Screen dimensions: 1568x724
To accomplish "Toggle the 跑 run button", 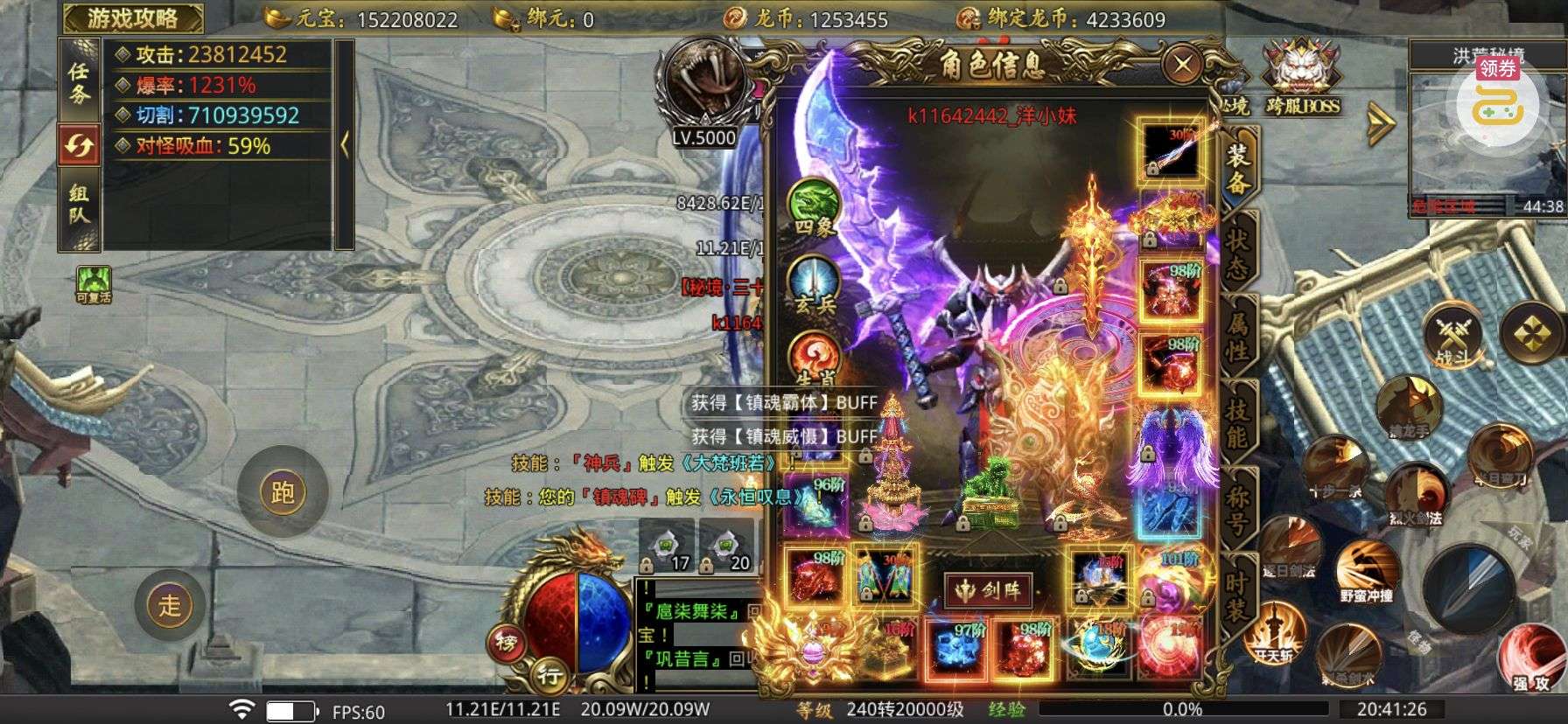I will pyautogui.click(x=283, y=493).
